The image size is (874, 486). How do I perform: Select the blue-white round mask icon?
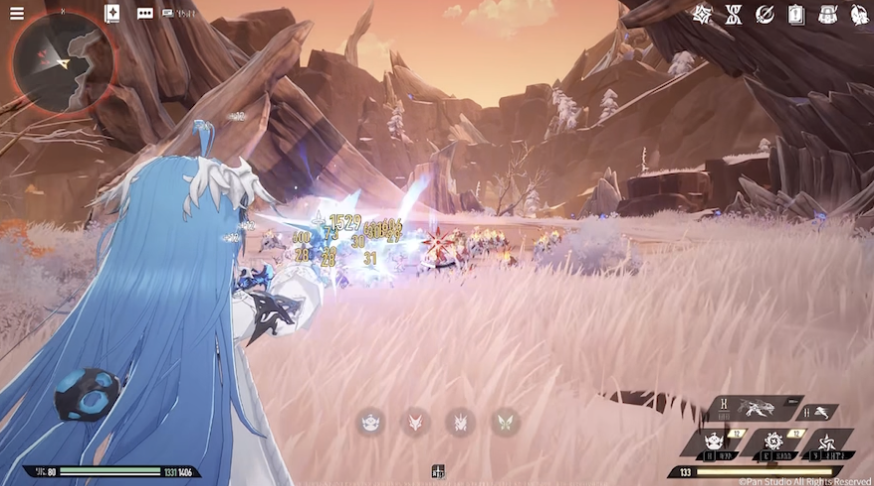(372, 422)
